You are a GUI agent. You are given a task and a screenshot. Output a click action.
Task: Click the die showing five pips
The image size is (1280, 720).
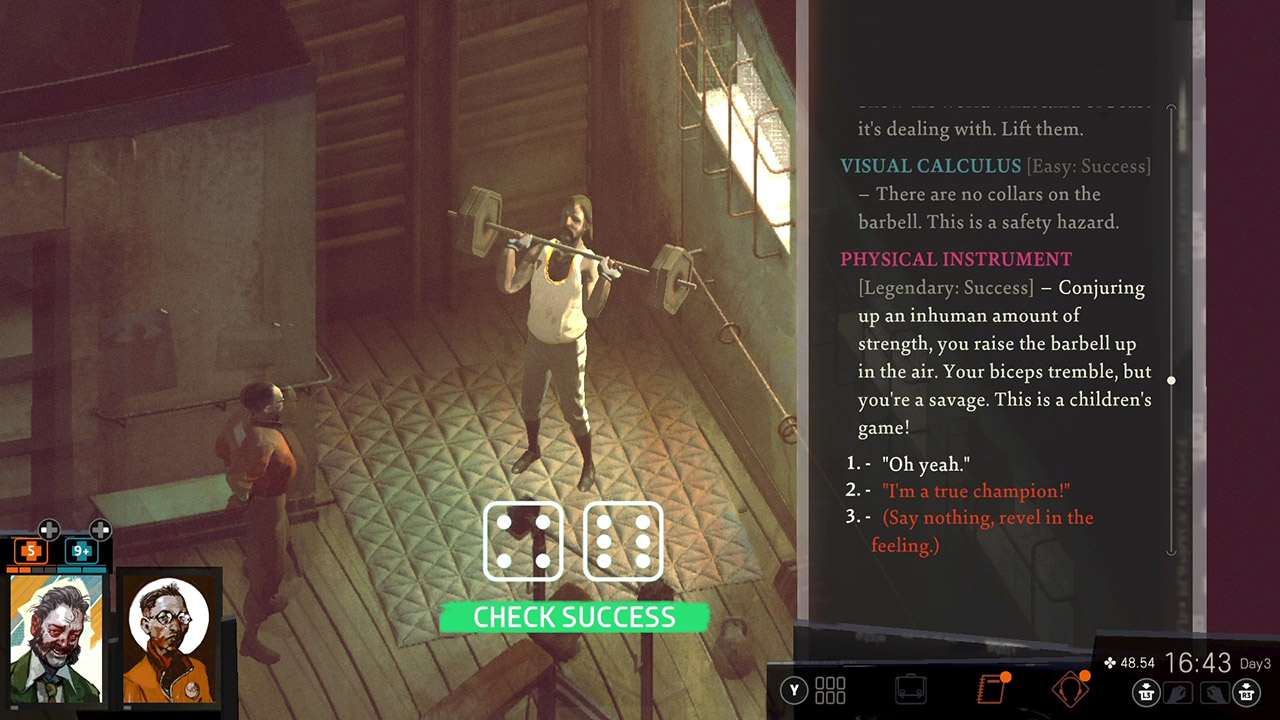click(523, 542)
